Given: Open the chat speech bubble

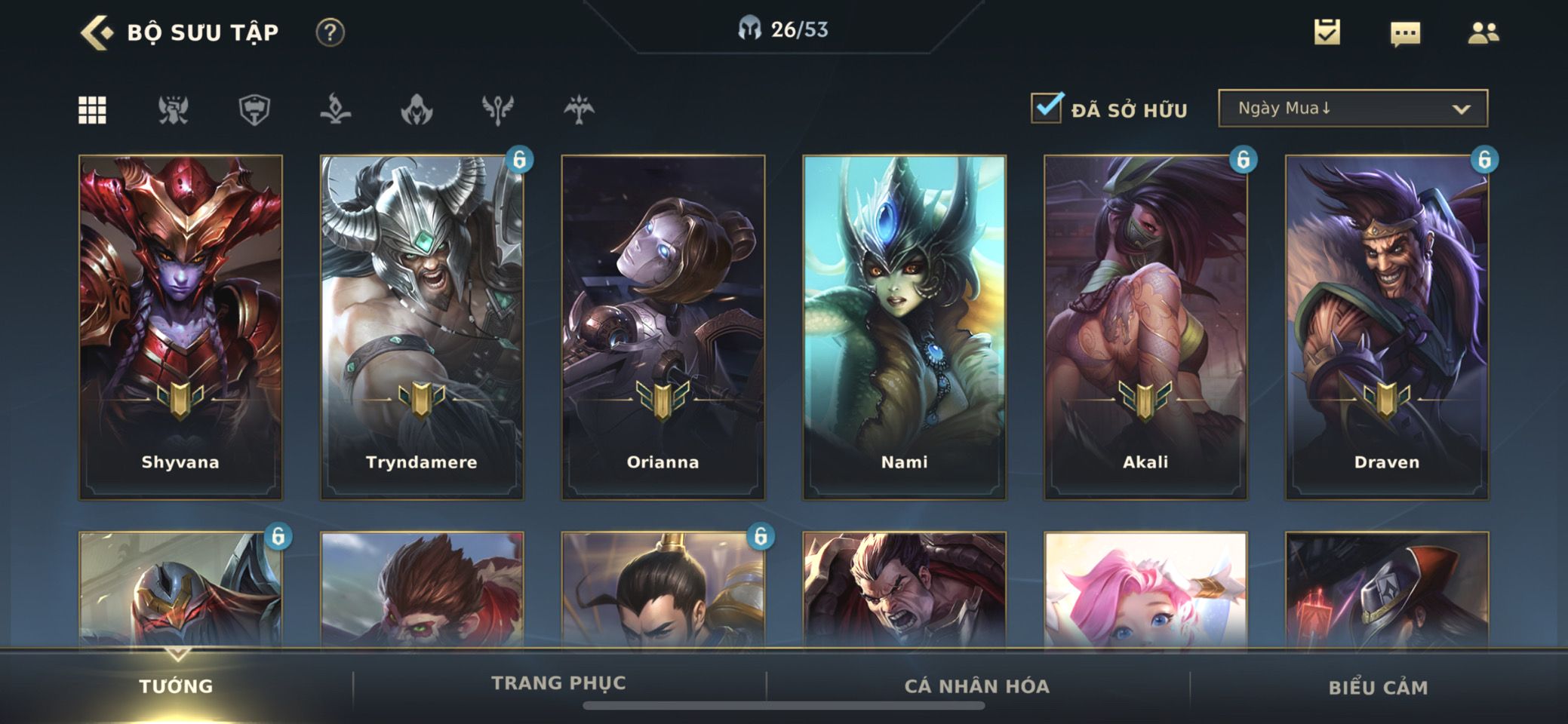Looking at the screenshot, I should pyautogui.click(x=1405, y=33).
